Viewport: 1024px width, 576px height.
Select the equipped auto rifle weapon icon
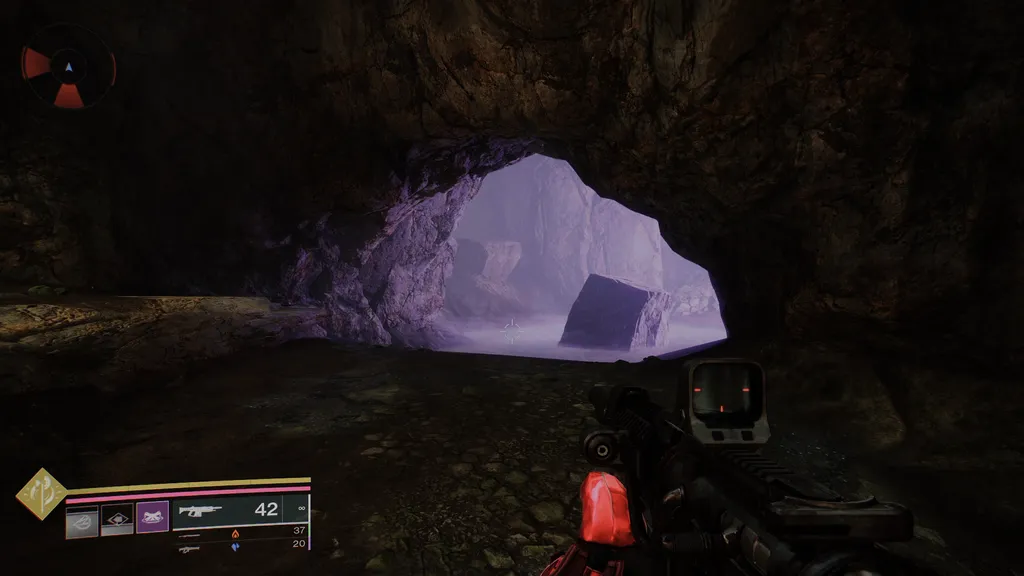coord(199,510)
